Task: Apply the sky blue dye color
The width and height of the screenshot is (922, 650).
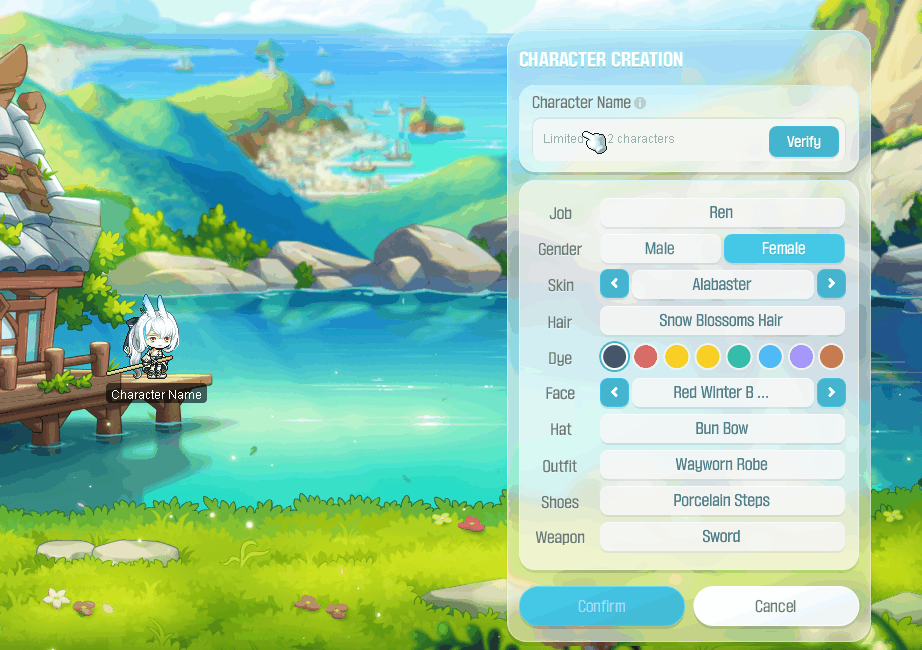Action: [769, 356]
